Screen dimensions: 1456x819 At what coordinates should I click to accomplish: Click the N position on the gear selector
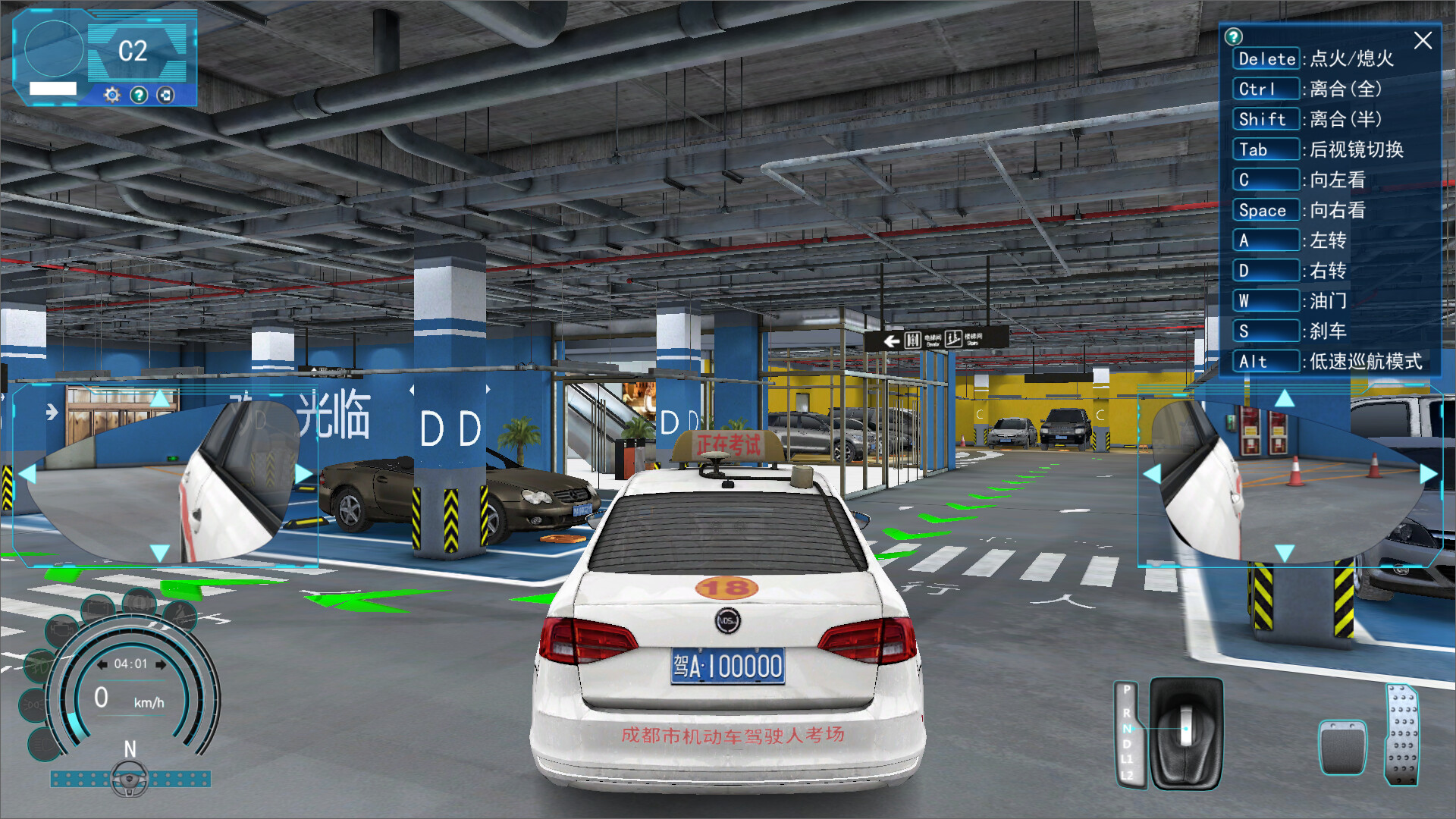point(1128,729)
